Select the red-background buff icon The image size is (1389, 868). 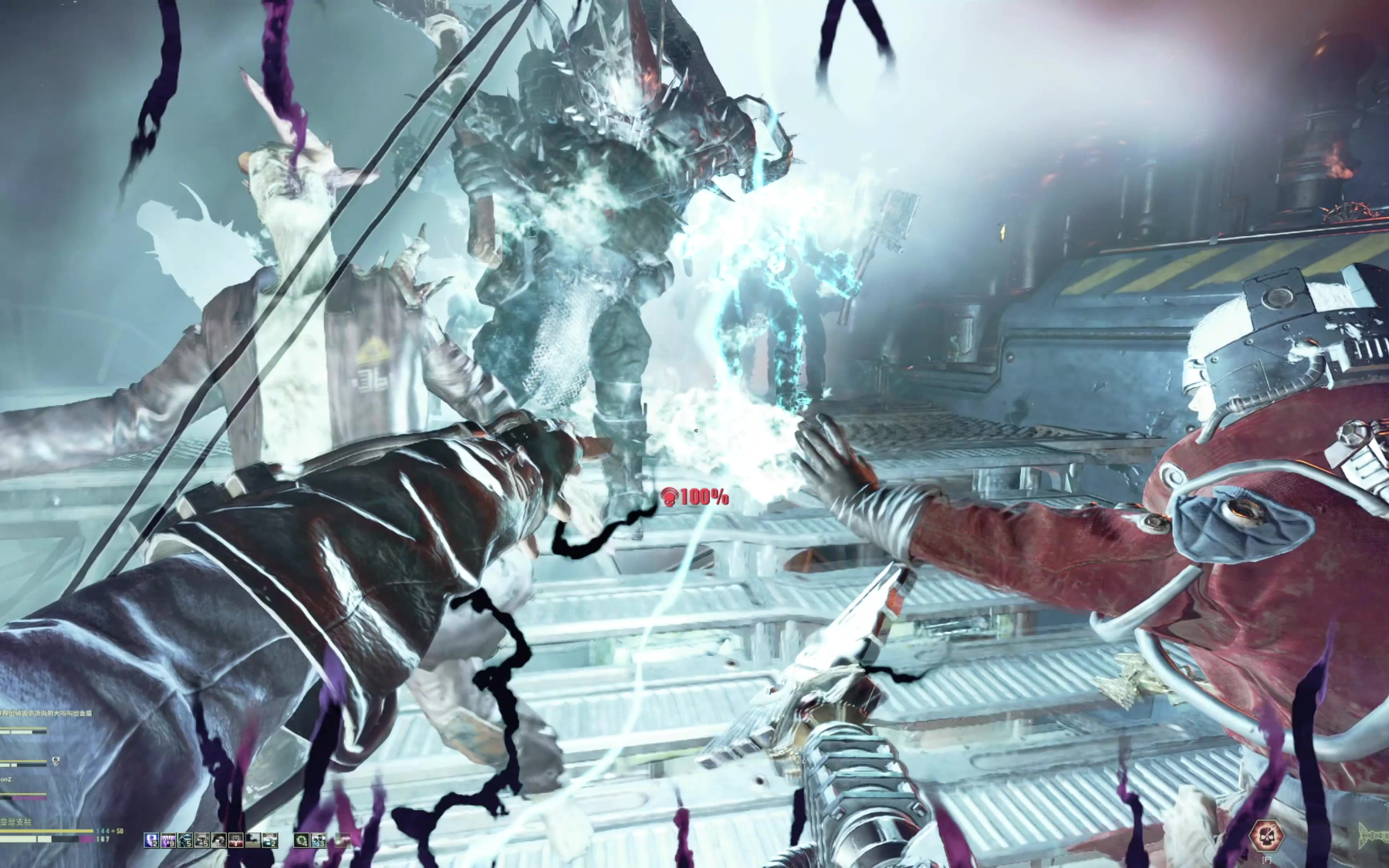(x=236, y=840)
